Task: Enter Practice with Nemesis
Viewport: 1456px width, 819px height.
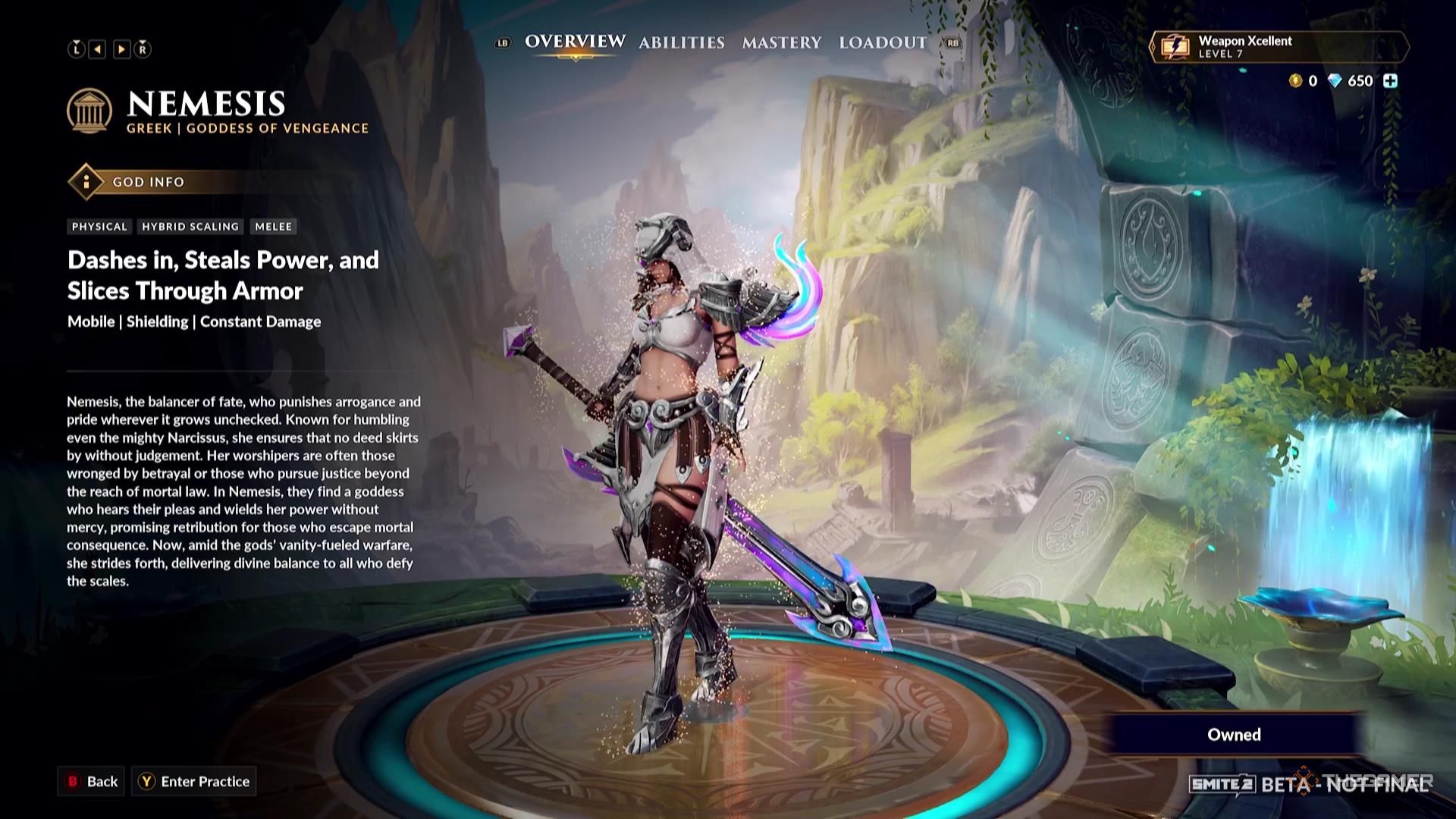Action: pos(194,781)
